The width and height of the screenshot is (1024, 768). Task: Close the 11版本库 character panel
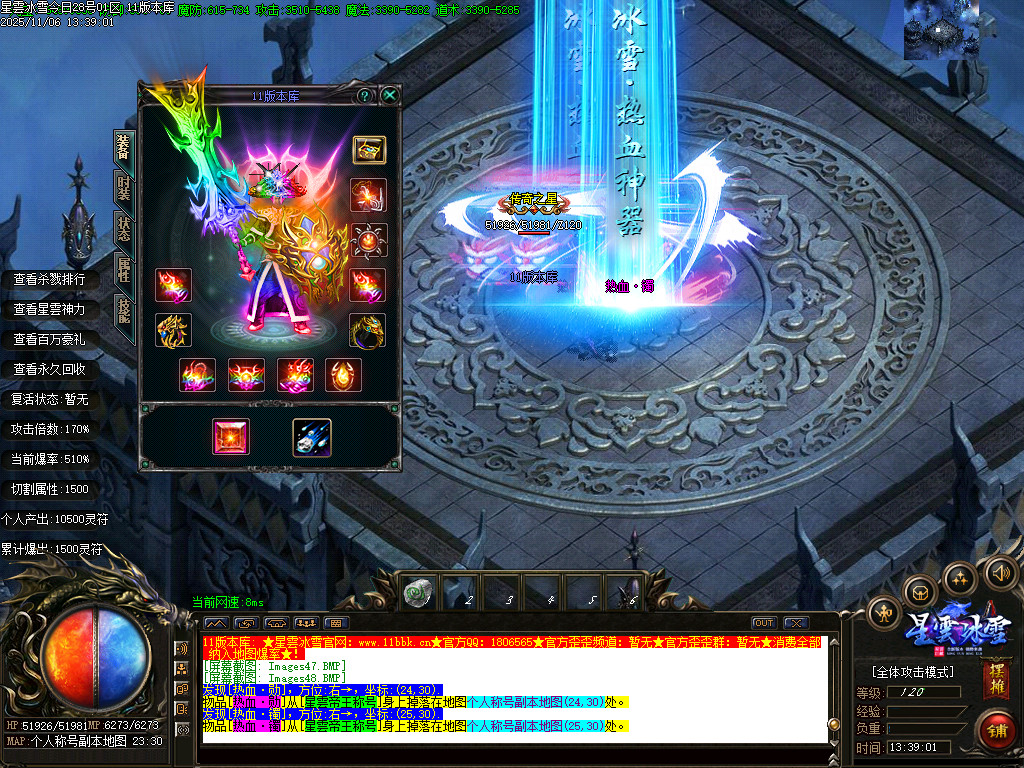[x=390, y=96]
